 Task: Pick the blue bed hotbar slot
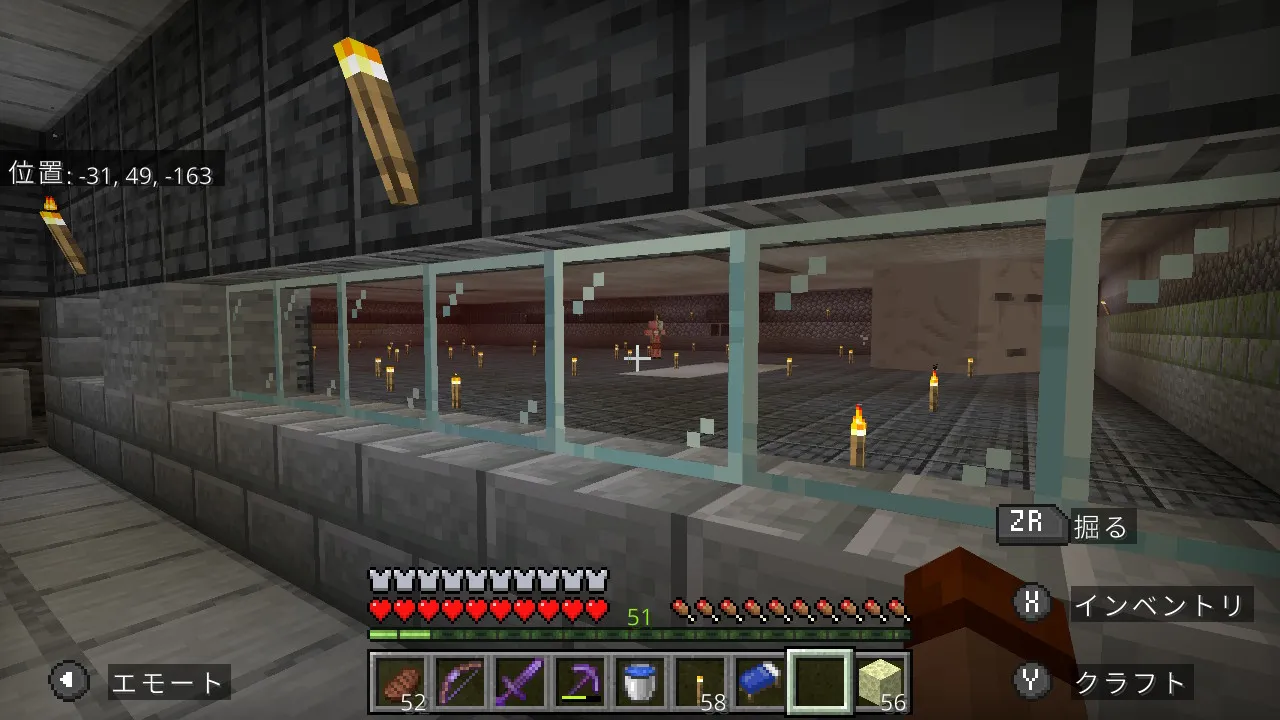(x=760, y=683)
